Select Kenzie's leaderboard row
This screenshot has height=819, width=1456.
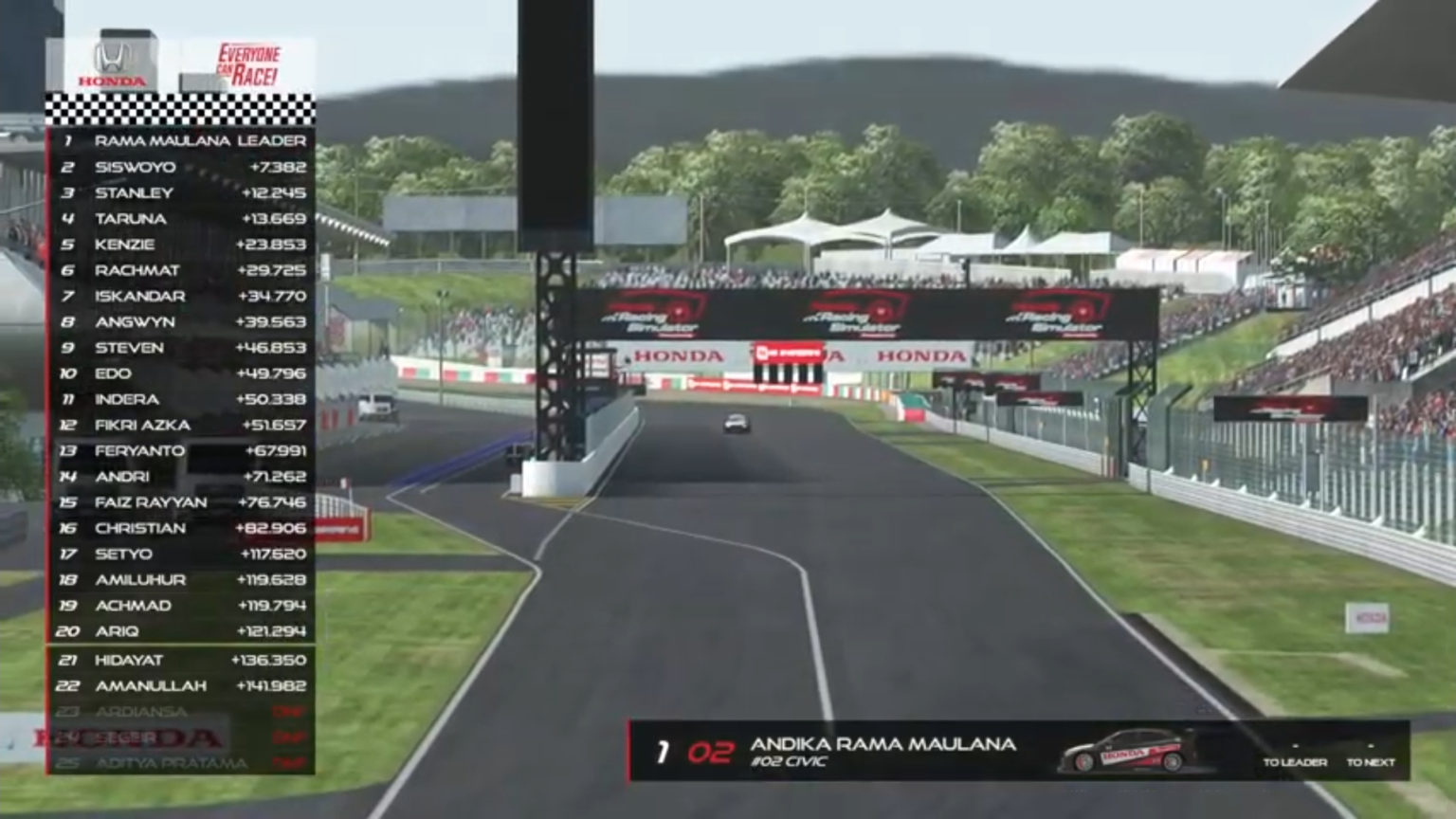pyautogui.click(x=181, y=245)
